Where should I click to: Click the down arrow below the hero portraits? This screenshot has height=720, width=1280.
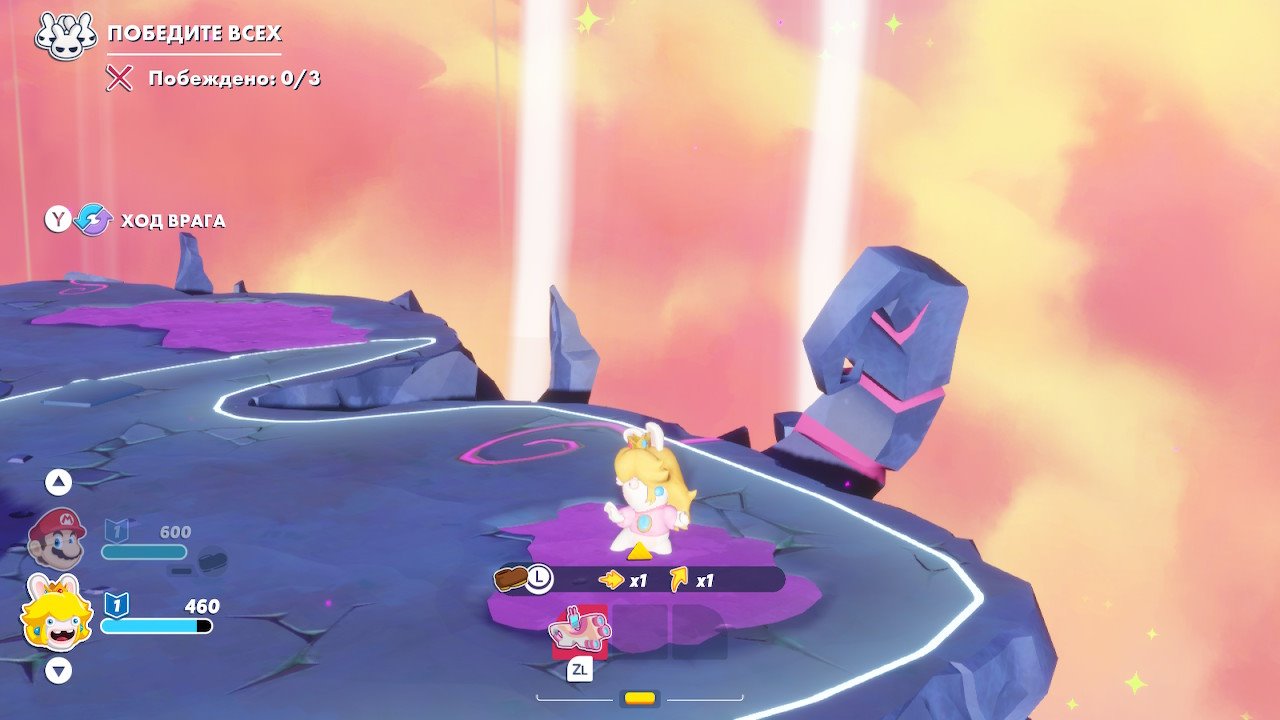click(x=59, y=670)
